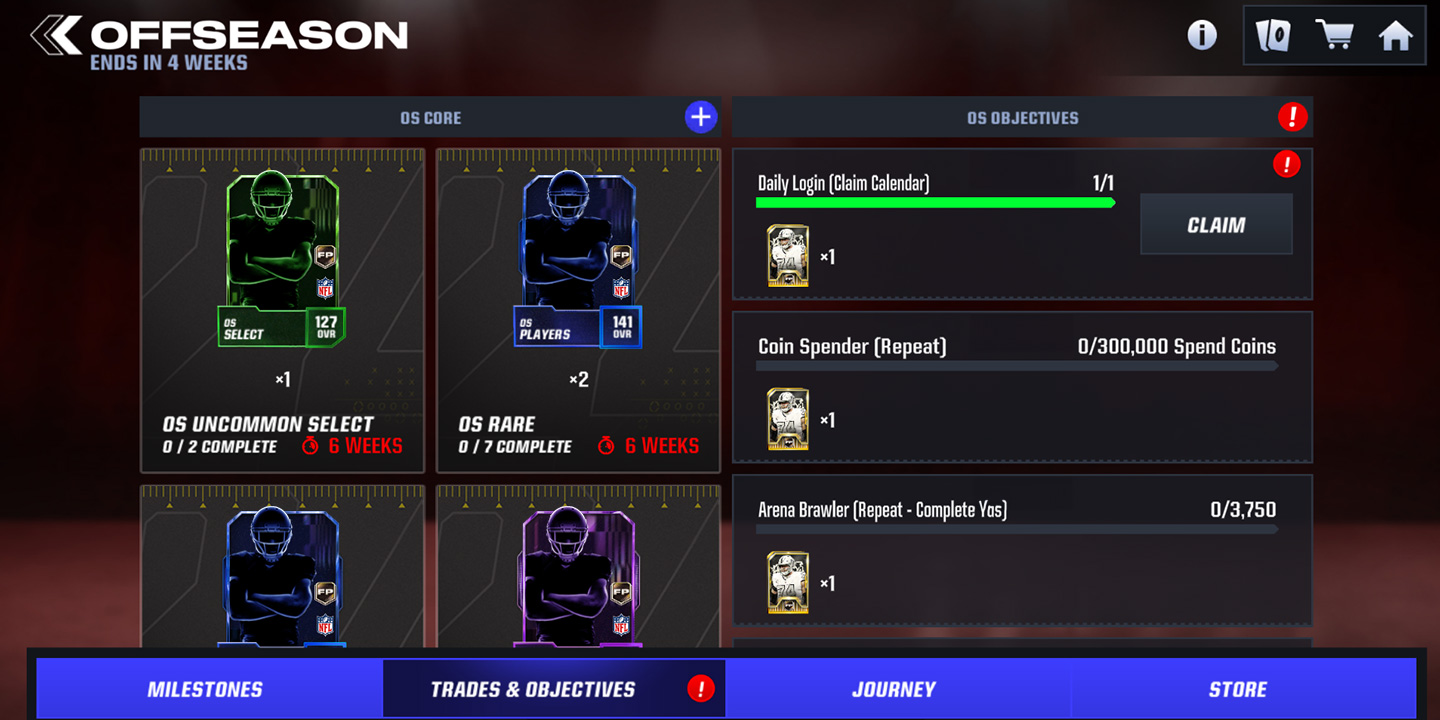
Task: Click the red alert badge beside Daily Login
Action: tap(1289, 165)
